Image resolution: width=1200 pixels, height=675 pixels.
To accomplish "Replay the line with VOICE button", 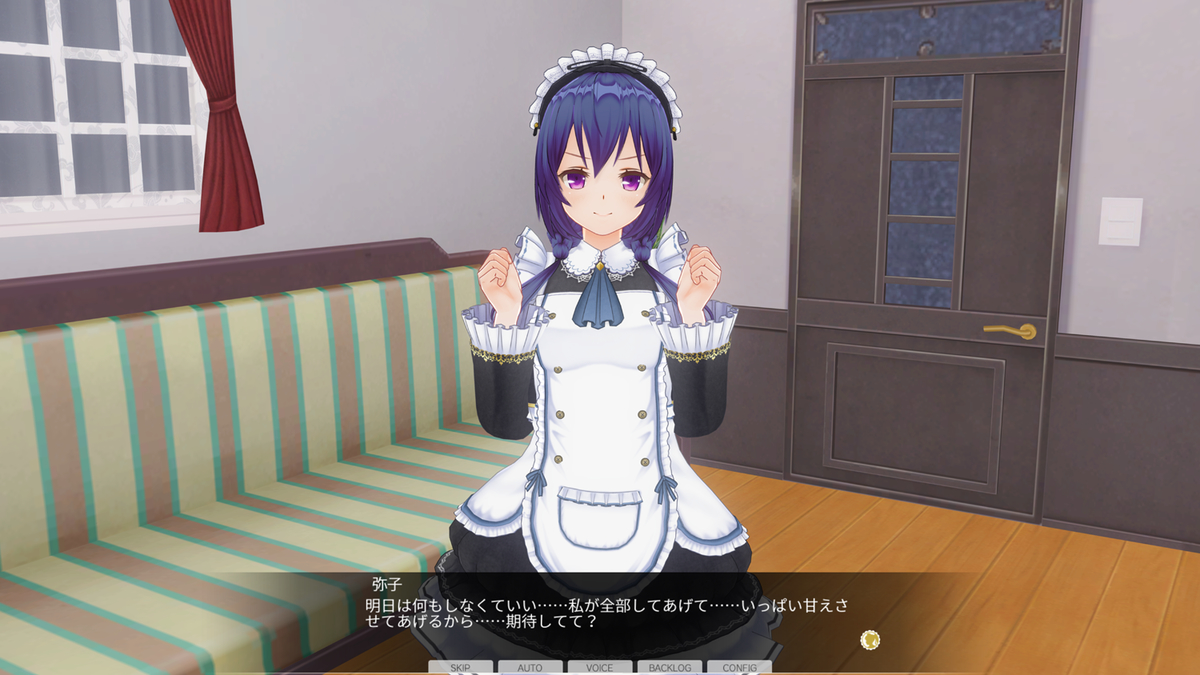I will (x=600, y=667).
